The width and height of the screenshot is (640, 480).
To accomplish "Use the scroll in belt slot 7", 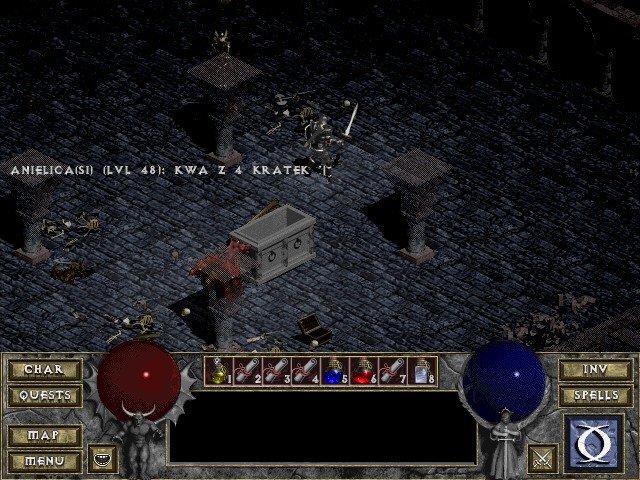I will 392,371.
